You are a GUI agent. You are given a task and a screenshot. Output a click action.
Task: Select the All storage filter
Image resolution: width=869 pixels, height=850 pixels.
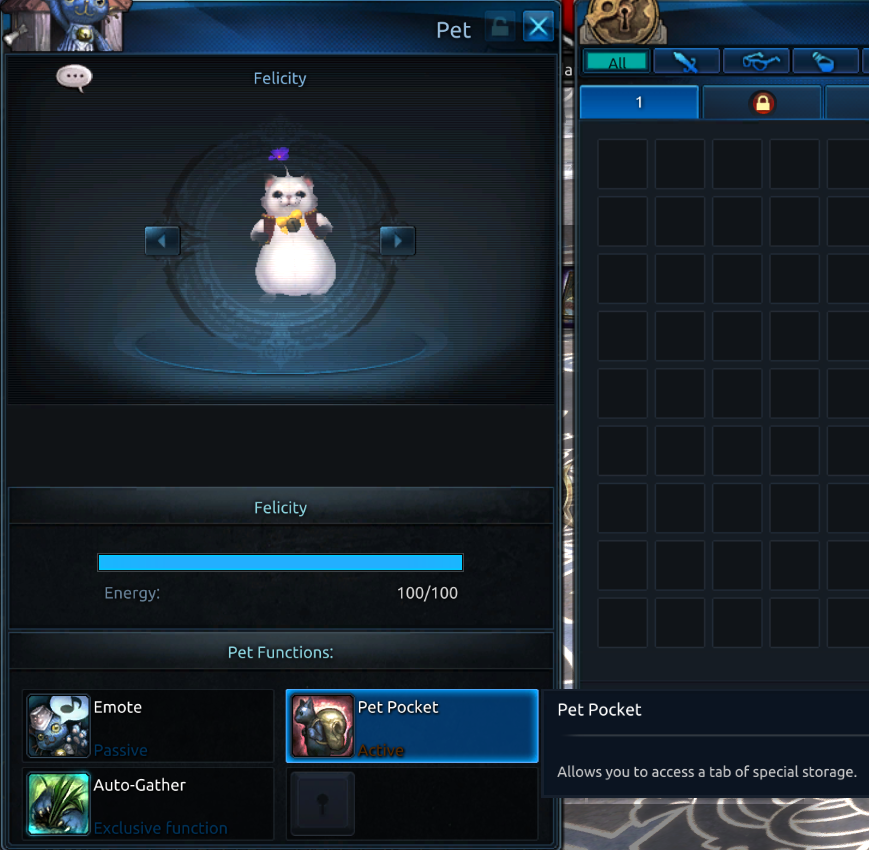point(617,62)
